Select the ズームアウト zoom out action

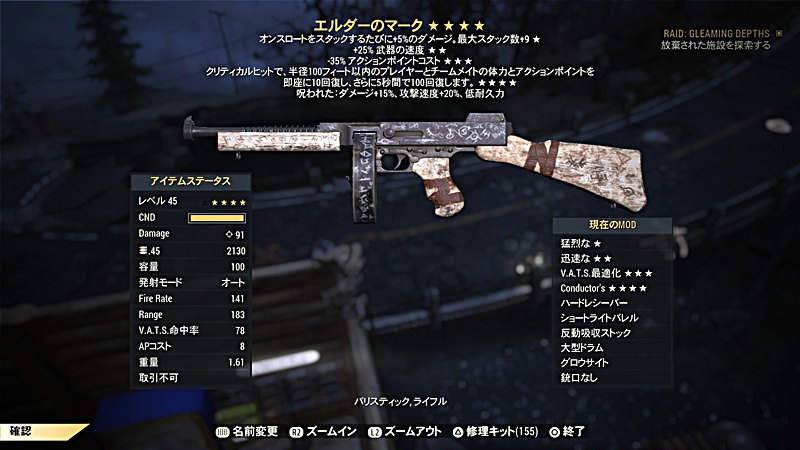point(407,430)
